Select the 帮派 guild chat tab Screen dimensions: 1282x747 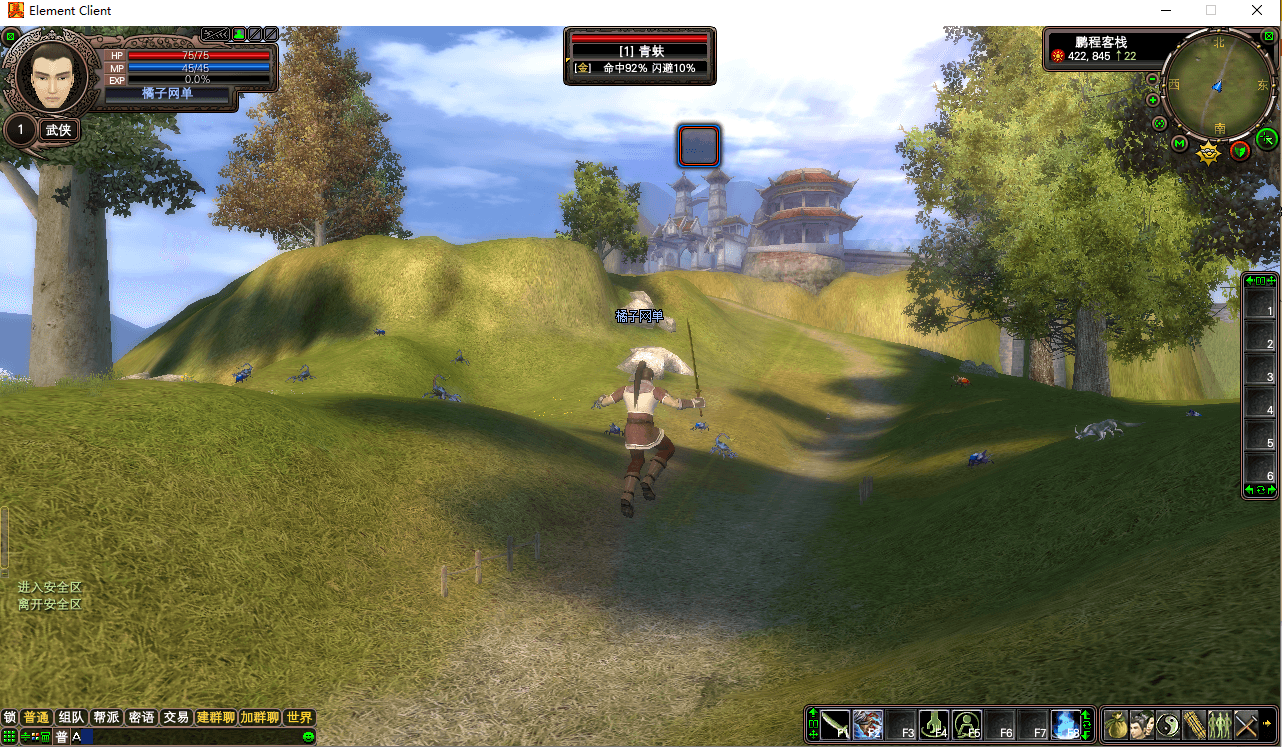click(106, 717)
